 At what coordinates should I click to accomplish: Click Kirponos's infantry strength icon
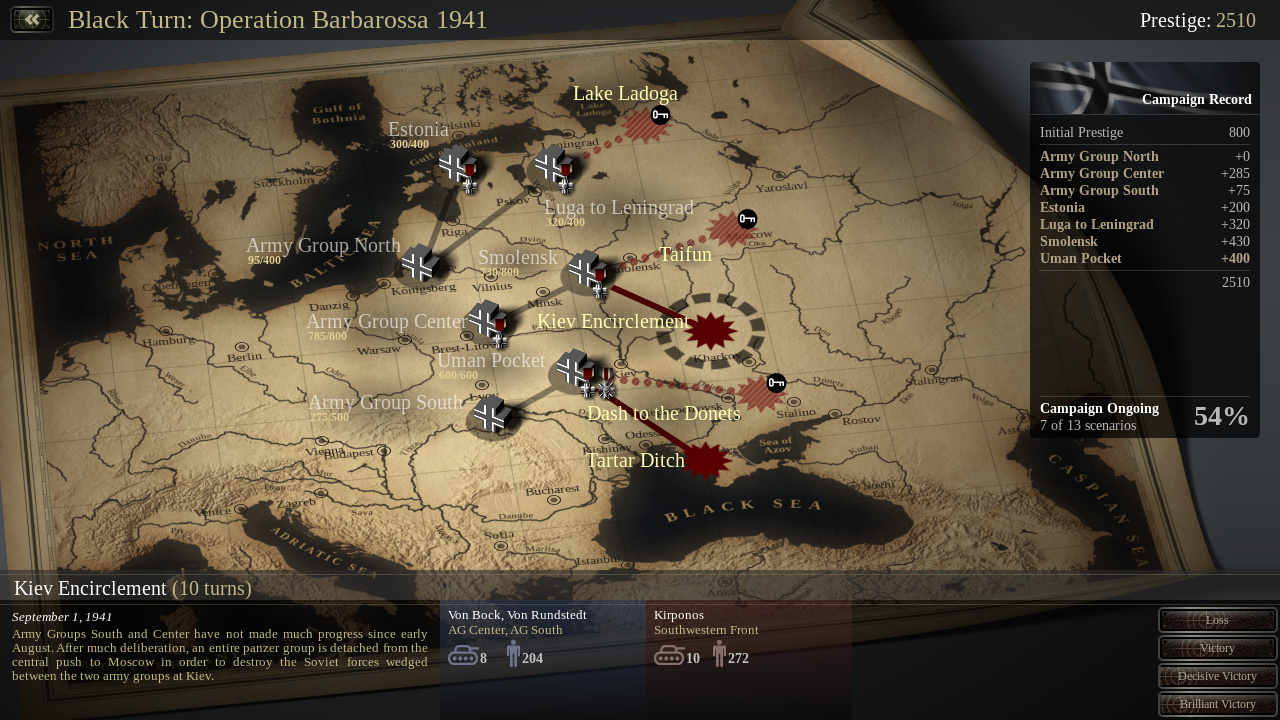click(x=719, y=655)
